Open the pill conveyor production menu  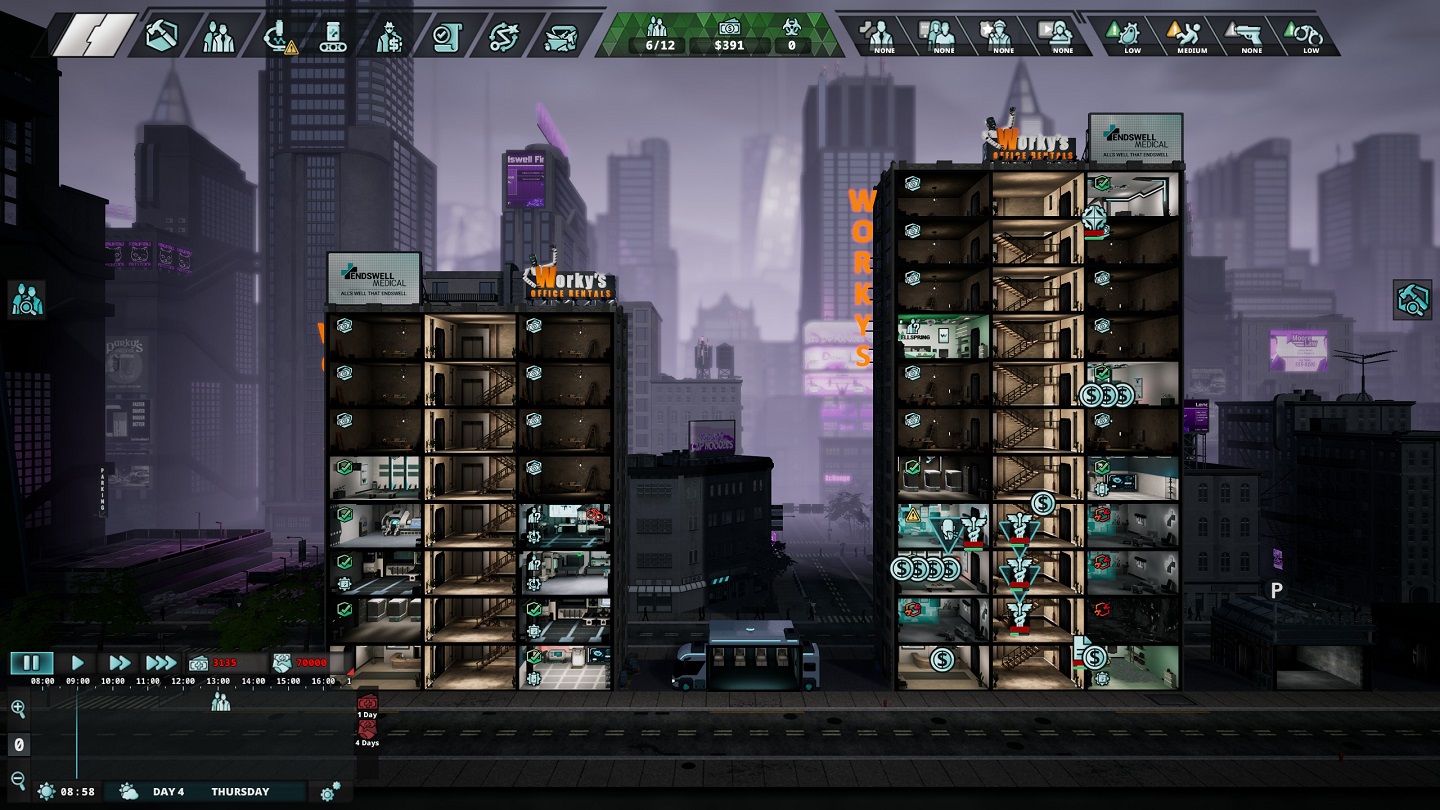[x=332, y=36]
